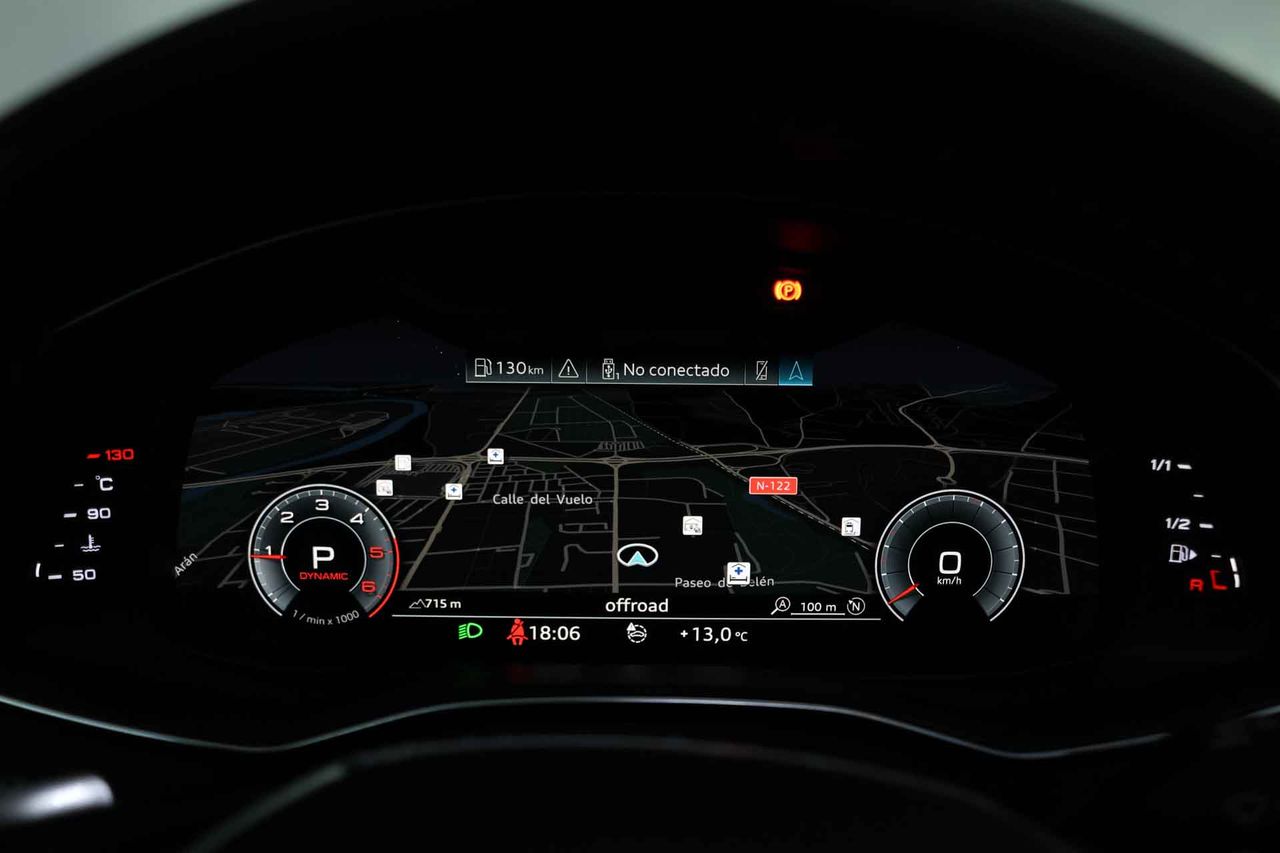Click the N-122 road marker on the map
This screenshot has width=1280, height=853.
point(773,486)
